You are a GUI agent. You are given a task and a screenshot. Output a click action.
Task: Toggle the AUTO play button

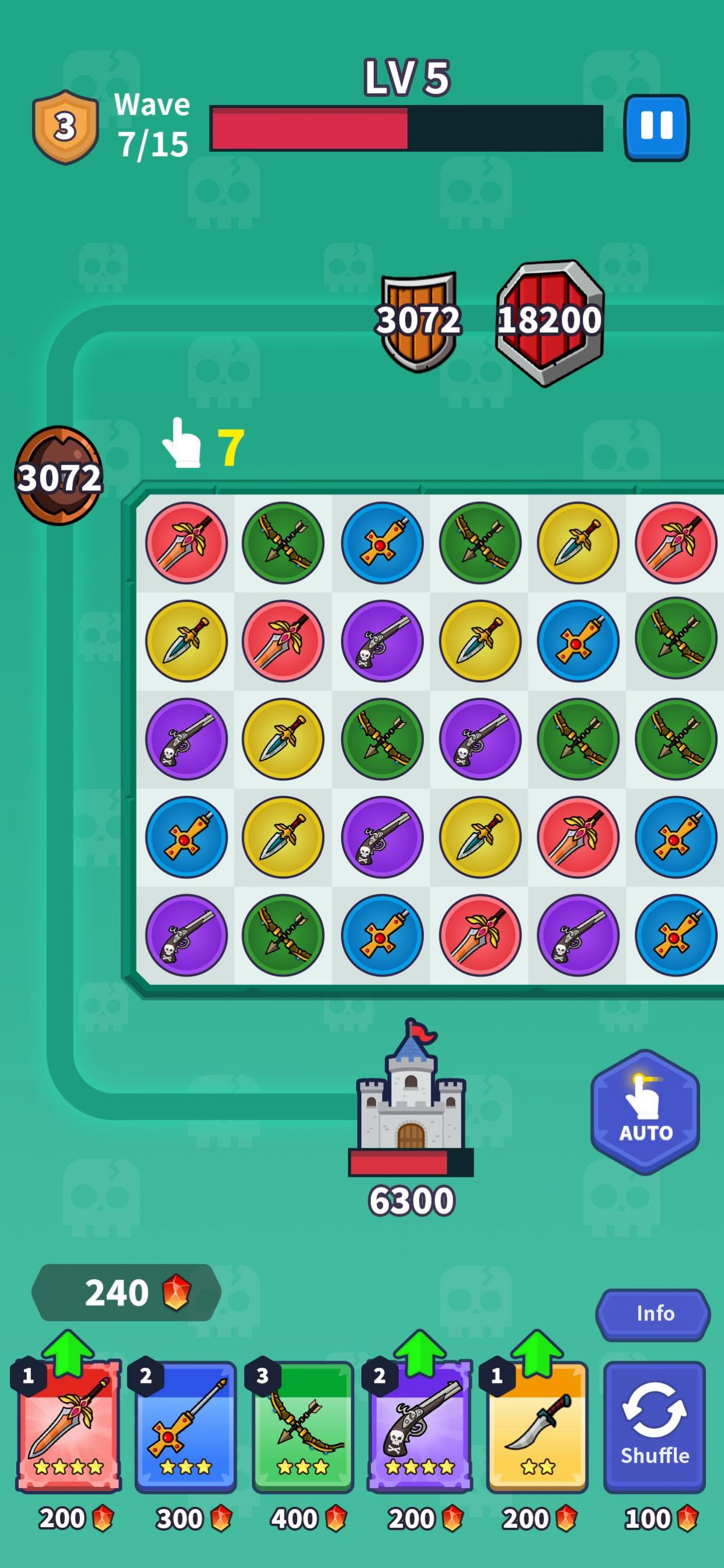pos(645,1111)
